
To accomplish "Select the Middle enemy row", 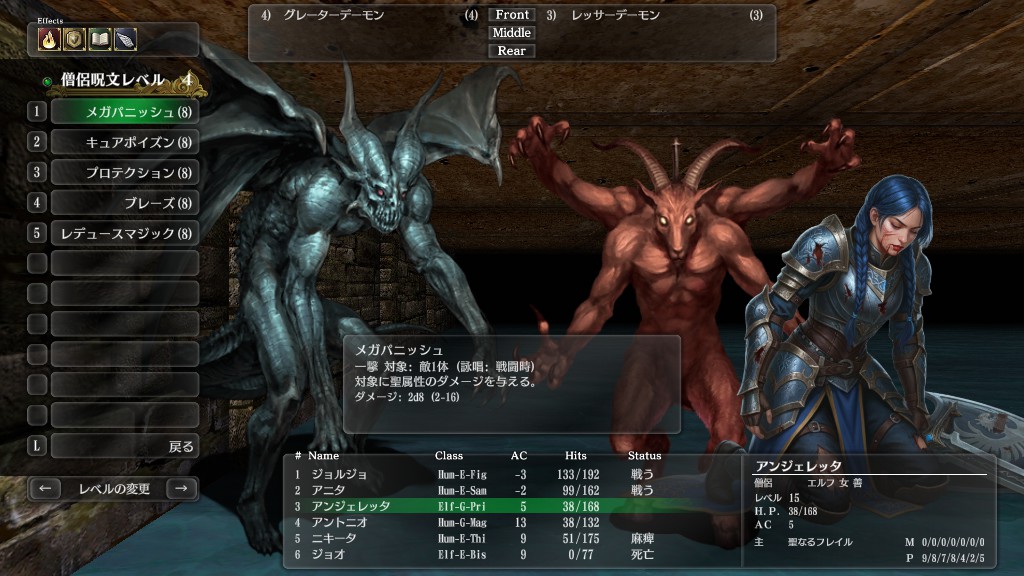I will [512, 33].
